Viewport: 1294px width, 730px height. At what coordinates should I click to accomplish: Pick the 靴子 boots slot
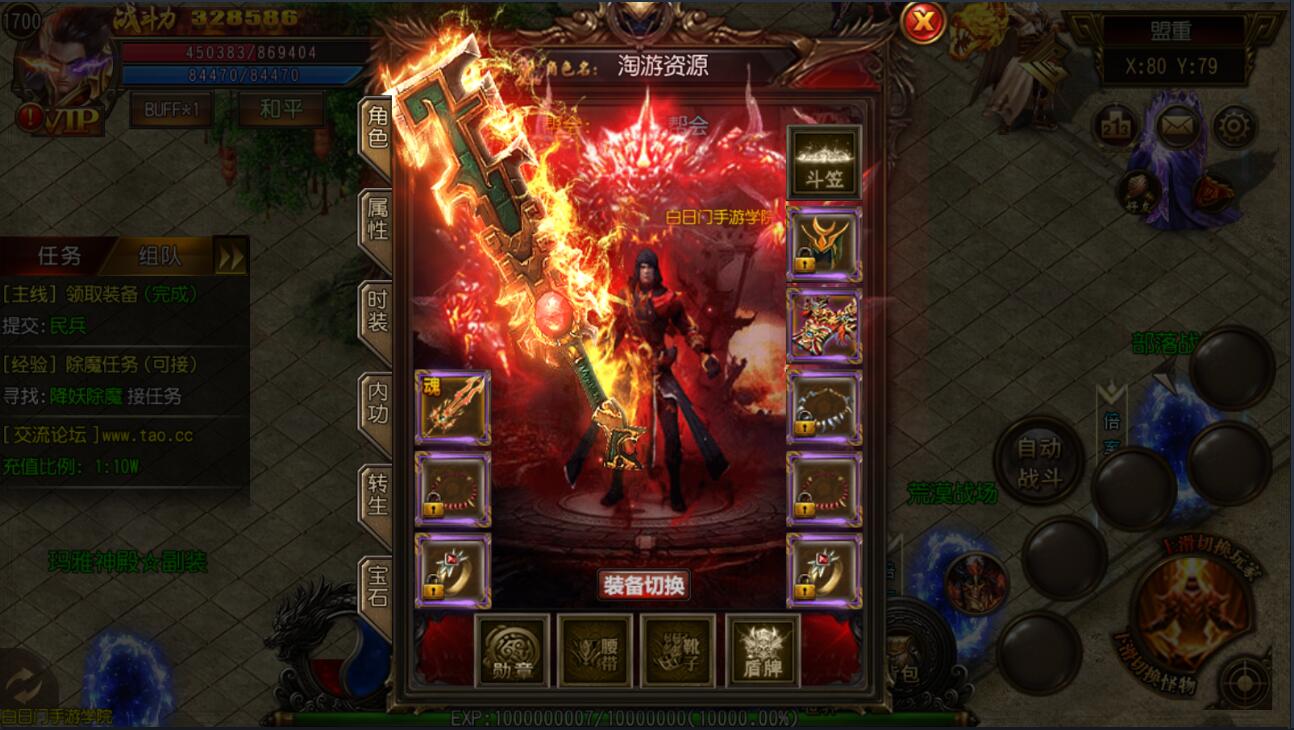[678, 651]
